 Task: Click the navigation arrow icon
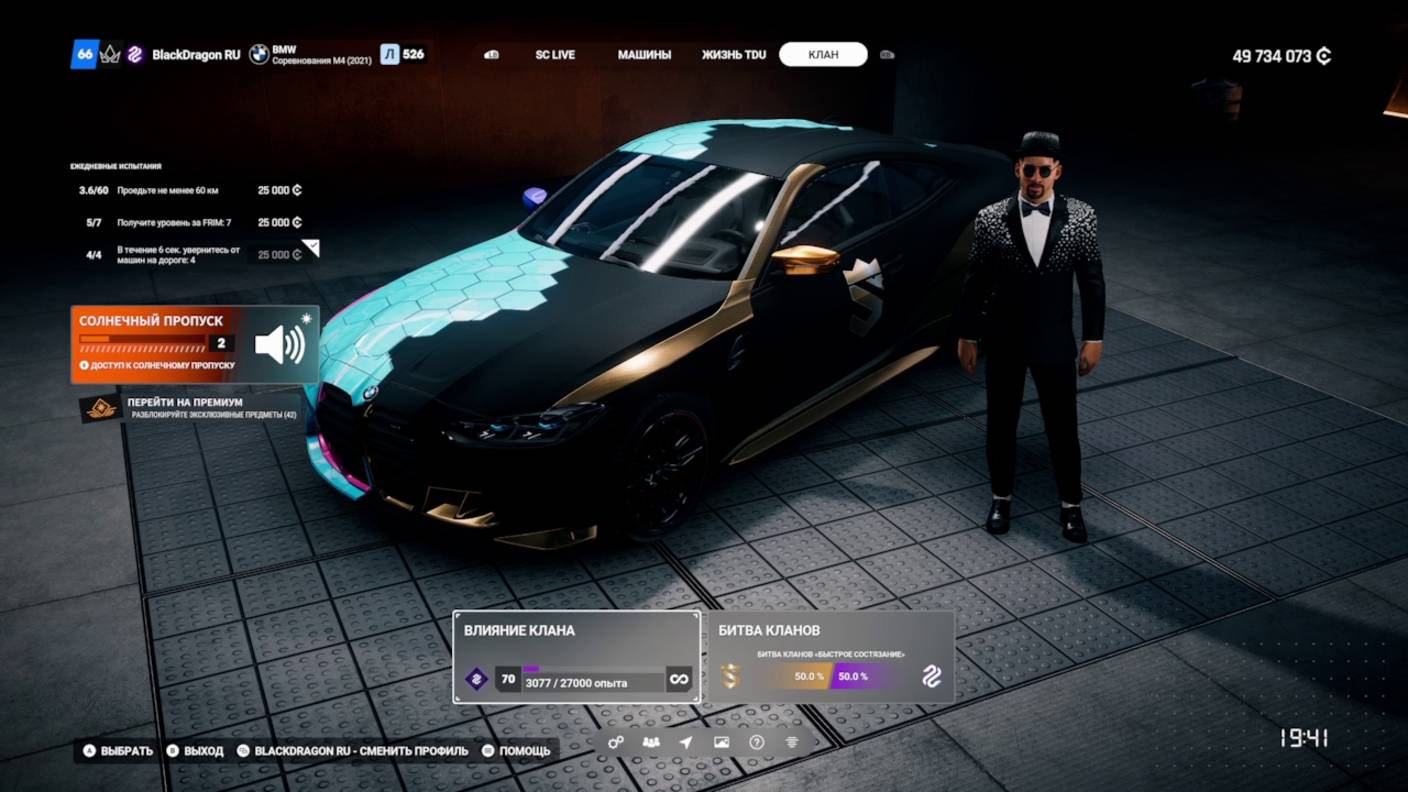[685, 742]
